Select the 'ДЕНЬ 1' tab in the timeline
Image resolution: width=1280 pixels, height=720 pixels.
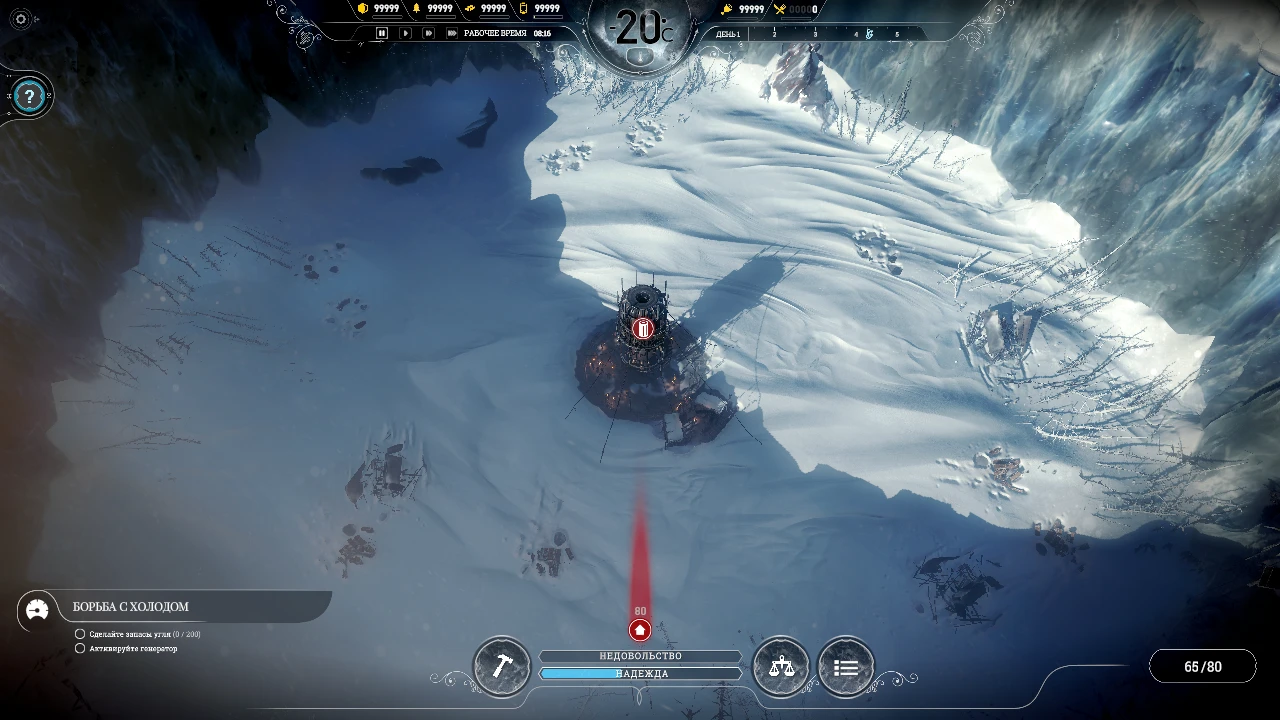(x=727, y=32)
